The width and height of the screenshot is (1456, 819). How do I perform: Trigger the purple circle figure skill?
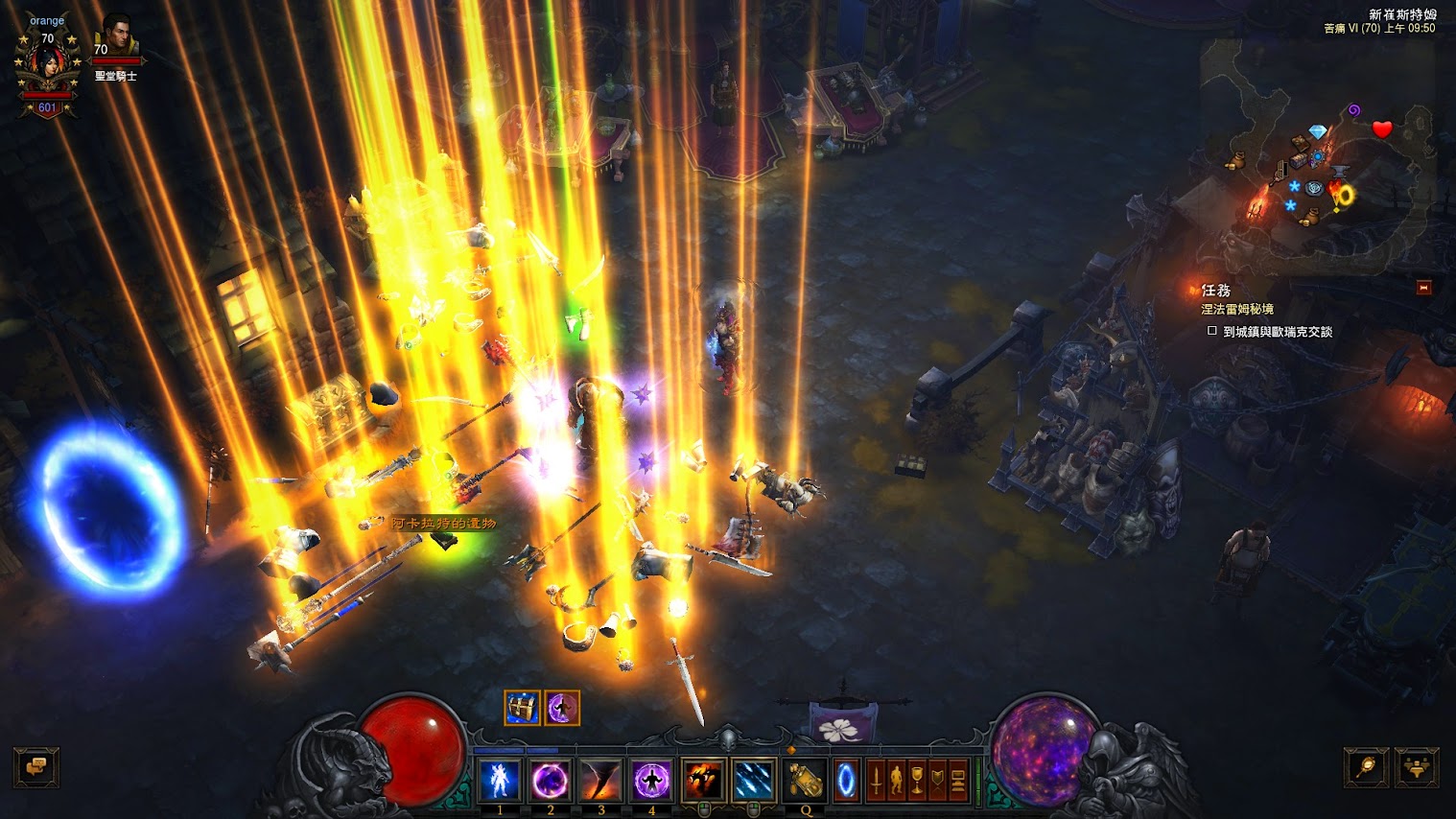tap(651, 780)
